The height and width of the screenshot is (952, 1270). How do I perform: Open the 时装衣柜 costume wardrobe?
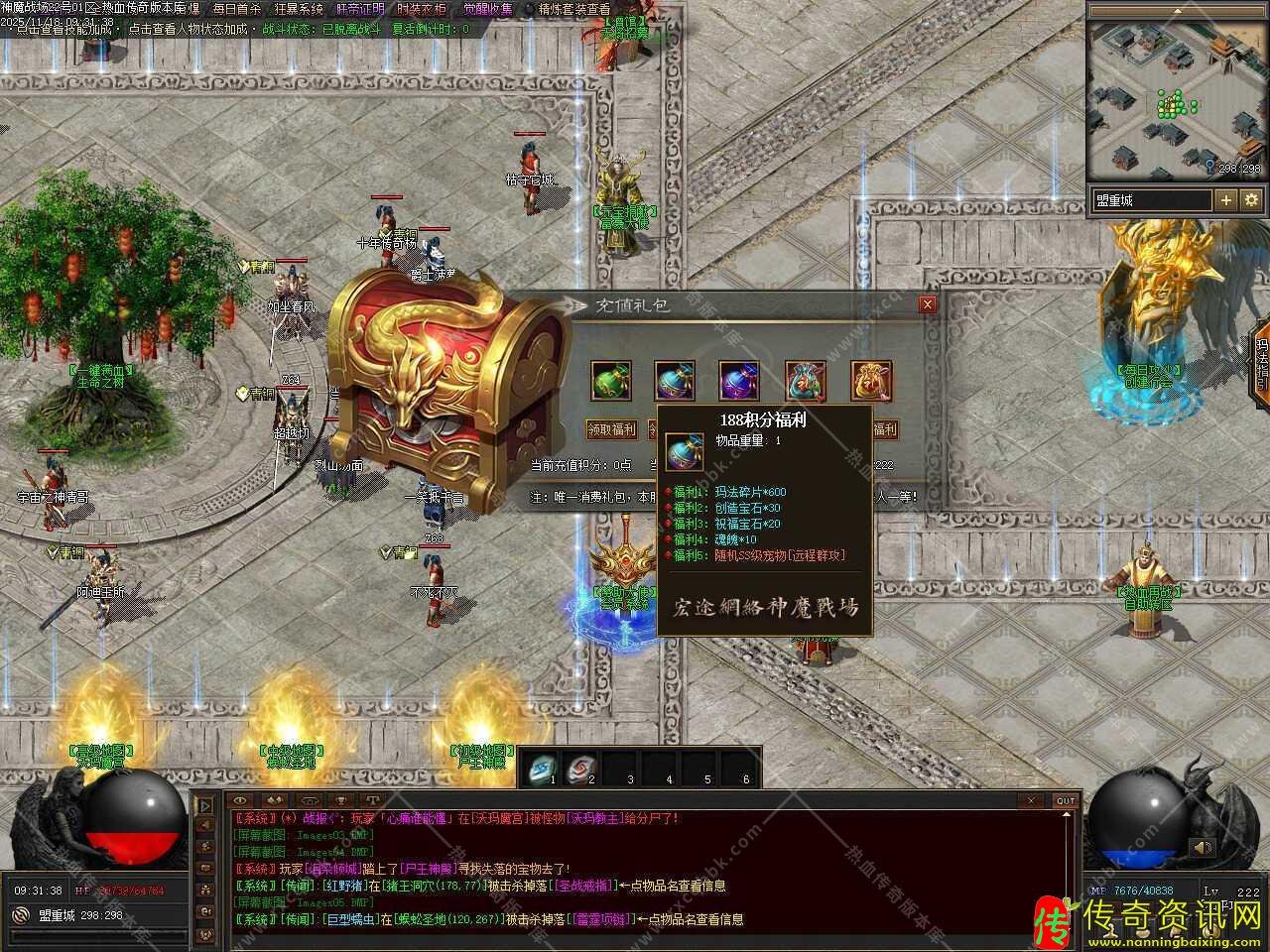tap(422, 9)
